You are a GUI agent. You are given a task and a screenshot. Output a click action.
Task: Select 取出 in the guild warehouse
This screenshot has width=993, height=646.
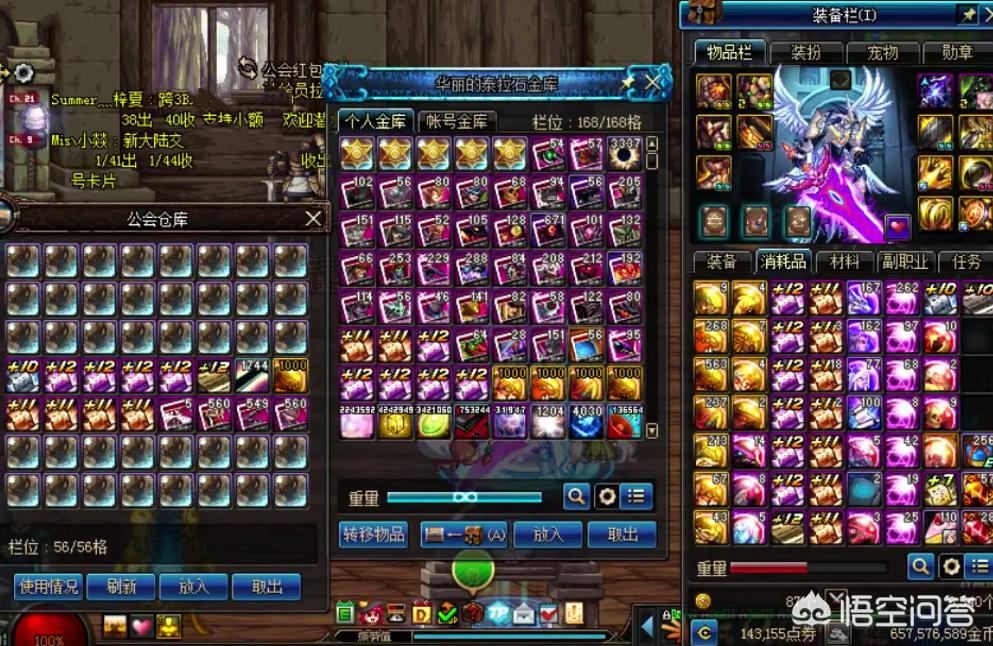[x=266, y=586]
